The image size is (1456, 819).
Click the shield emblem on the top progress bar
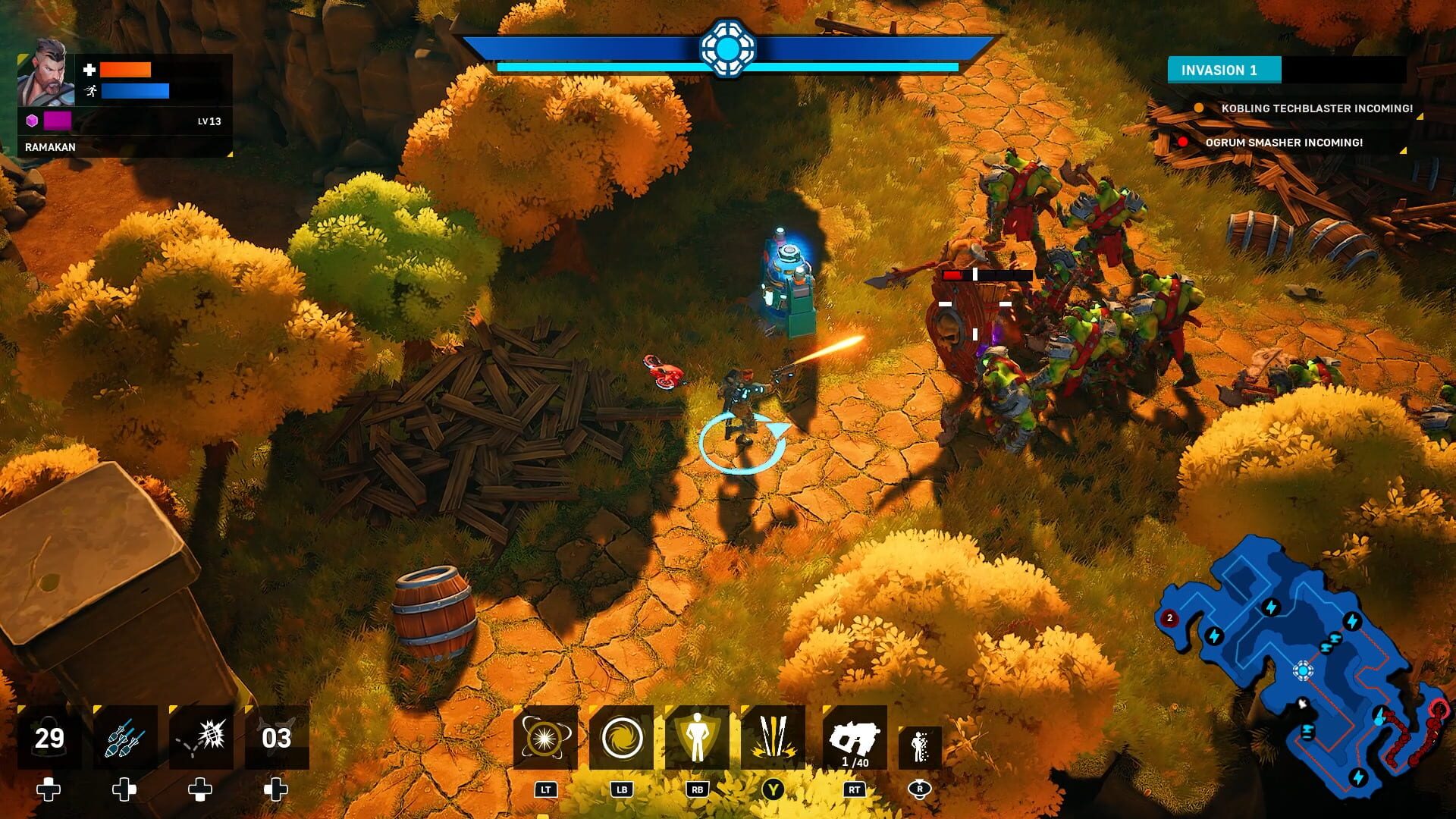coord(729,47)
